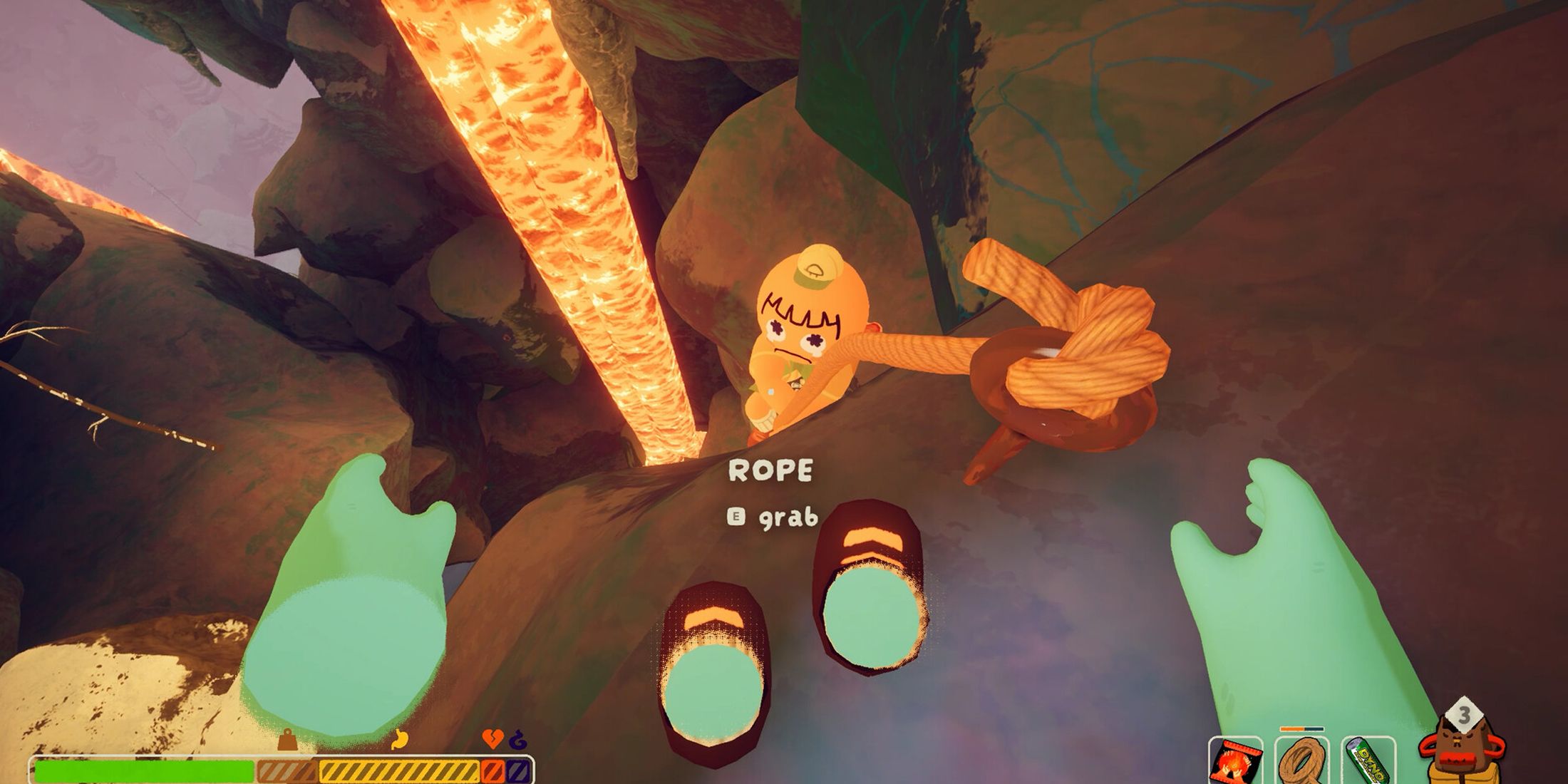Select the flare pouch in the first inventory slot
Viewport: 1568px width, 784px height.
coord(1234,761)
